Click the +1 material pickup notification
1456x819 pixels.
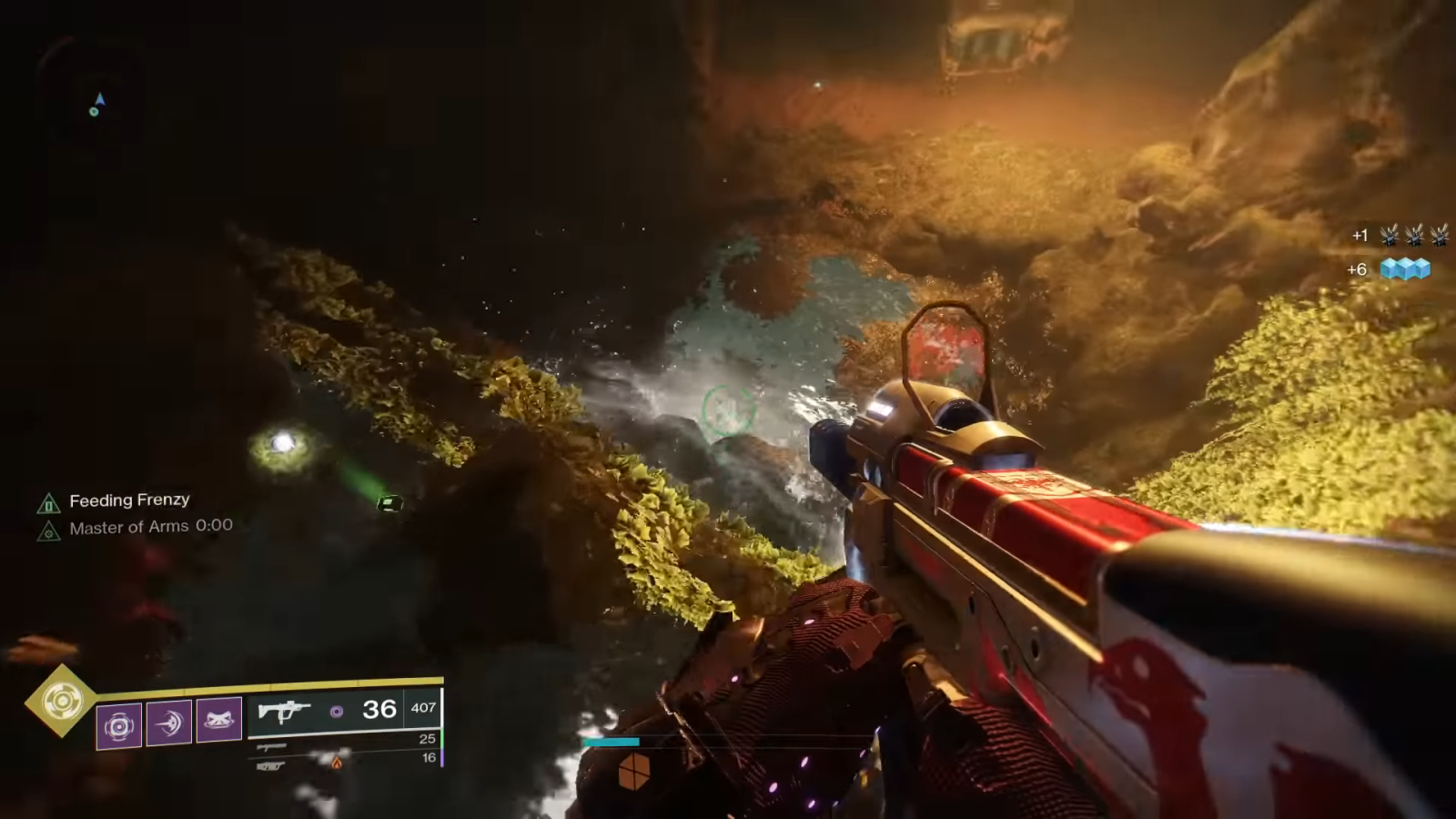tap(1400, 236)
